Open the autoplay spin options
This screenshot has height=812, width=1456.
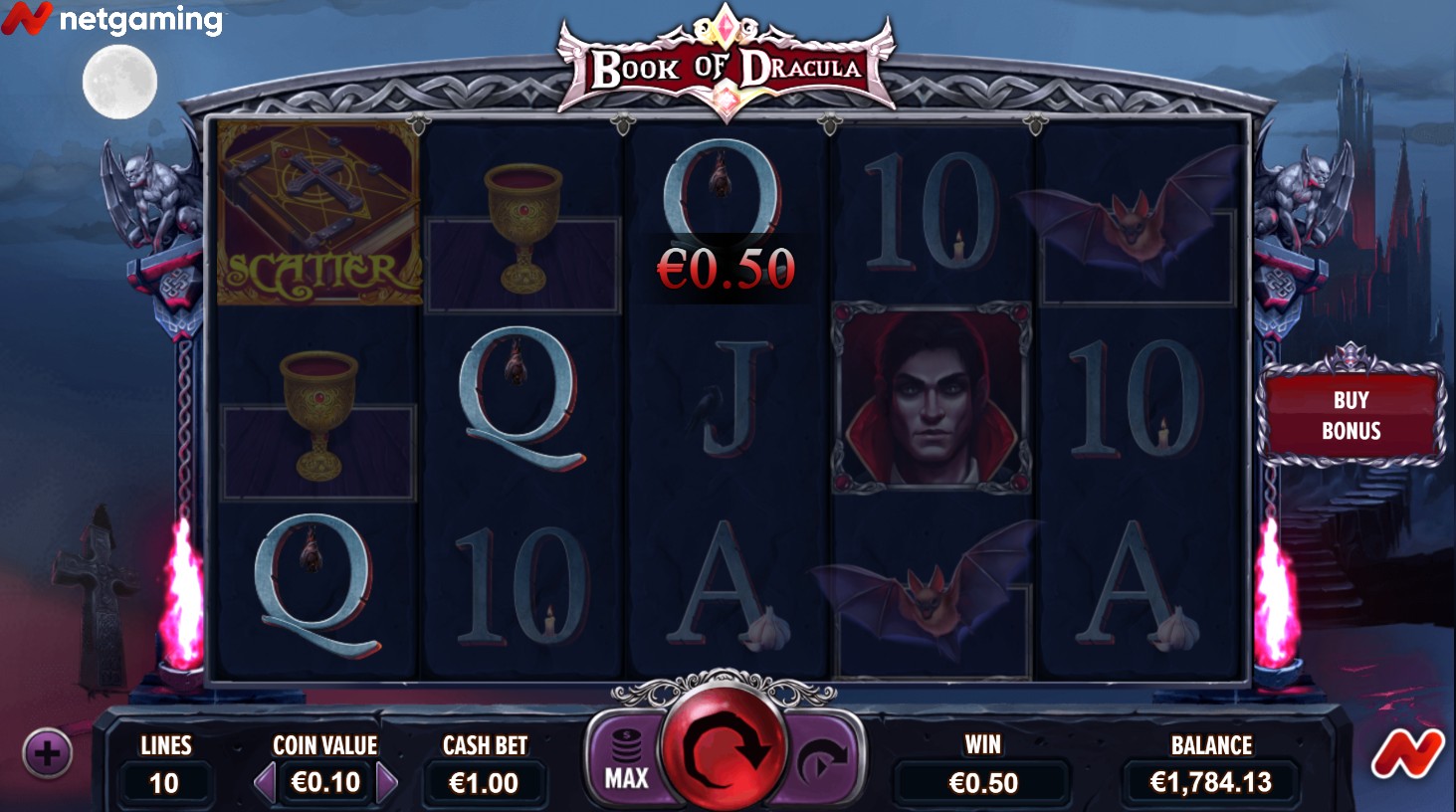pos(822,762)
